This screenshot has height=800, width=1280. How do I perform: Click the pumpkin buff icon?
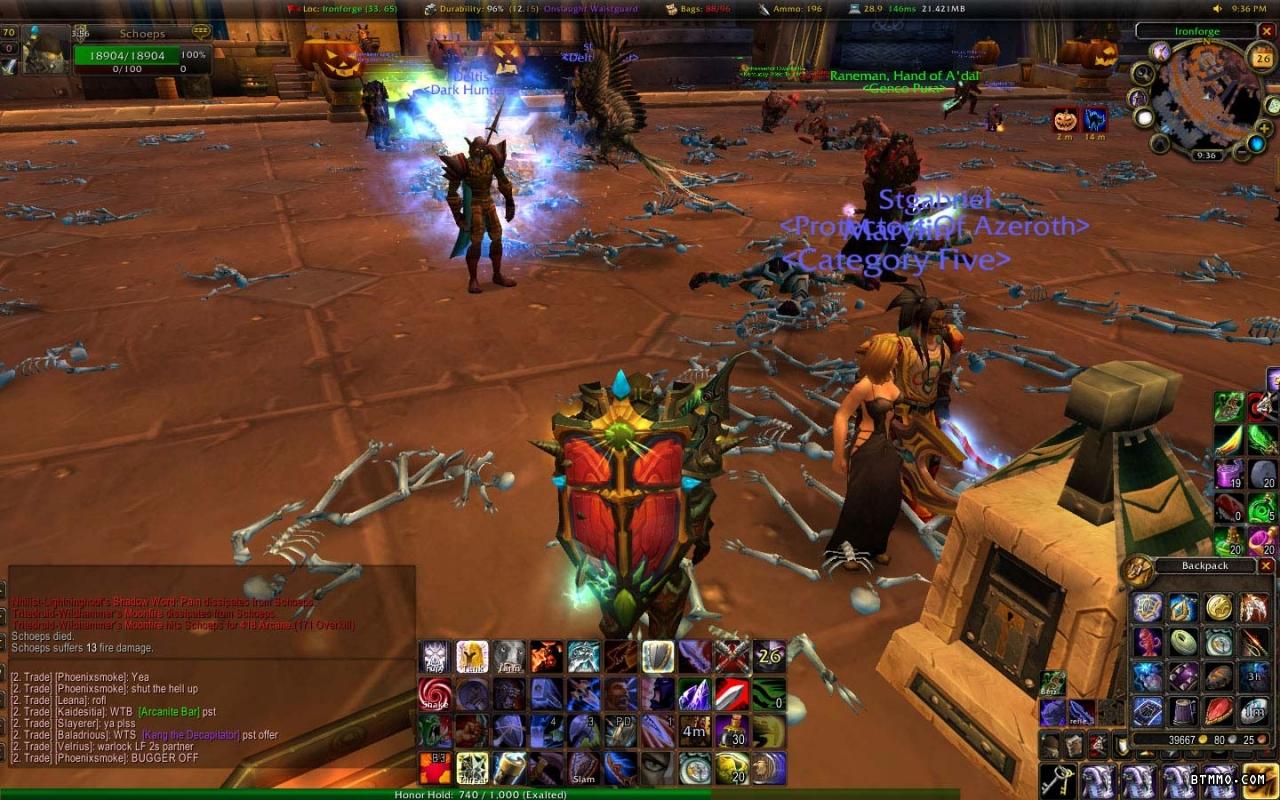point(1065,120)
